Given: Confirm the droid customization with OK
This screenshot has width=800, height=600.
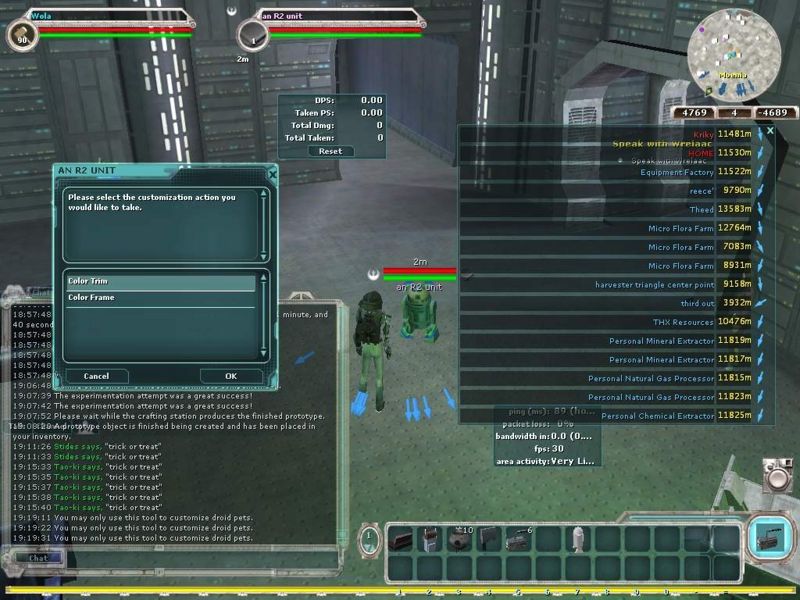Looking at the screenshot, I should click(230, 376).
